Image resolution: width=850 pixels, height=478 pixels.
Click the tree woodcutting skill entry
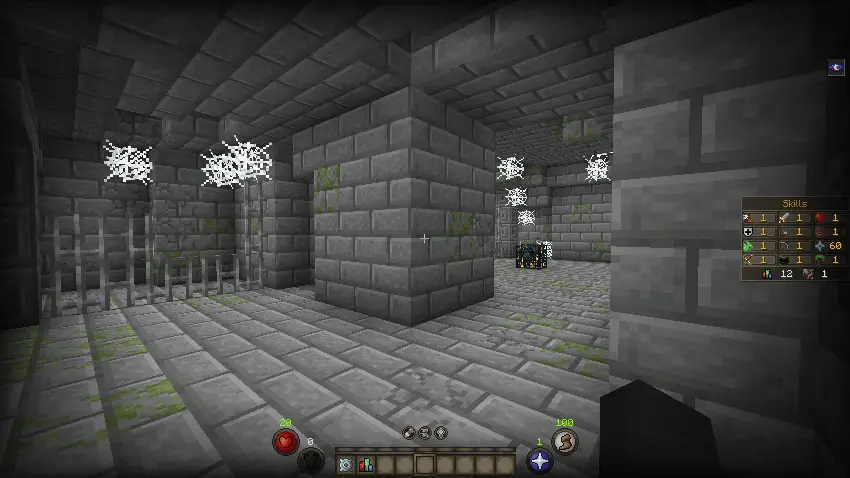point(821,259)
